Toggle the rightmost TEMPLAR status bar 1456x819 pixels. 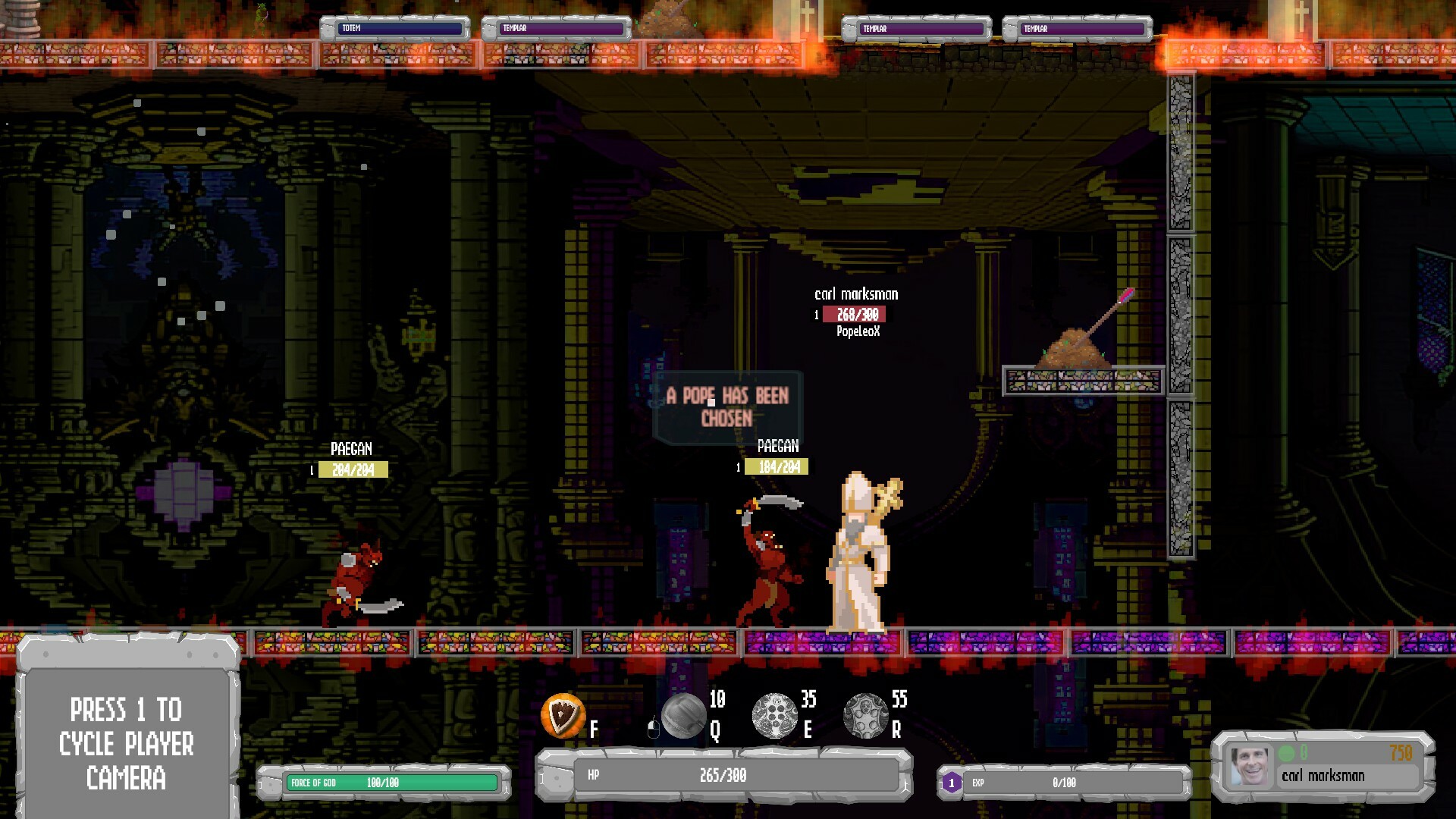(x=1076, y=28)
